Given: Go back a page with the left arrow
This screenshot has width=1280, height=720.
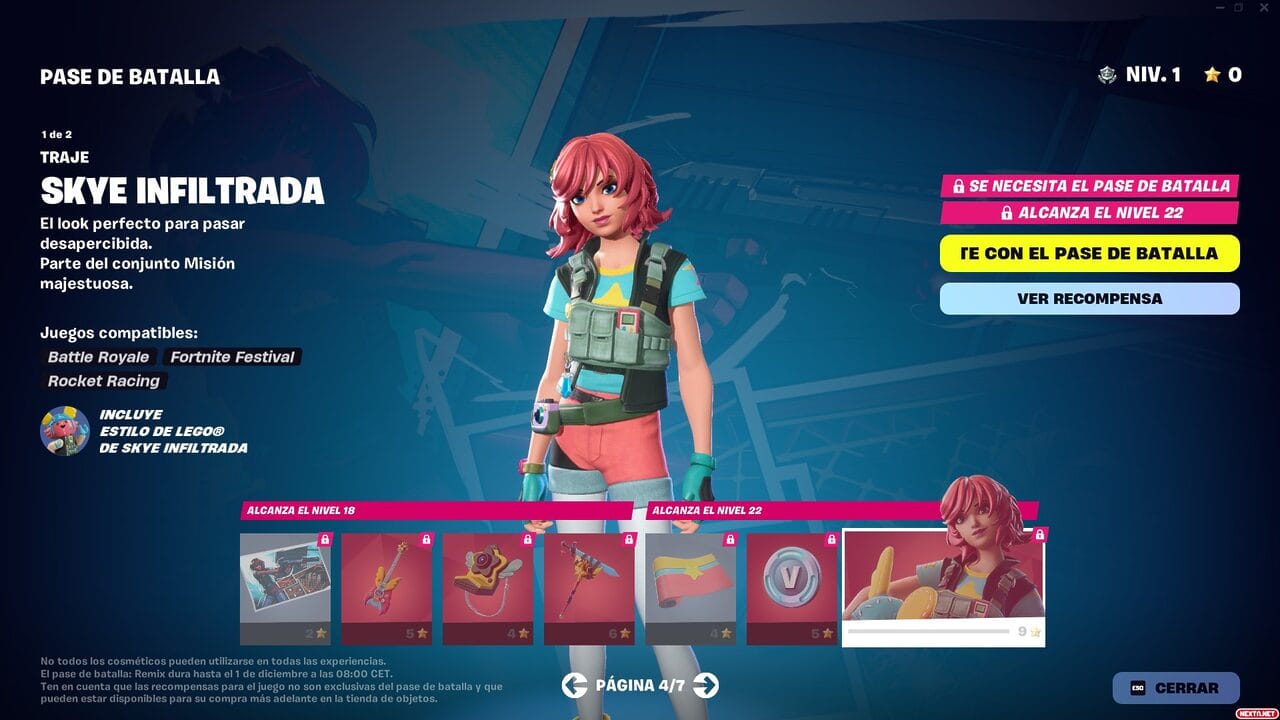Looking at the screenshot, I should coord(575,687).
